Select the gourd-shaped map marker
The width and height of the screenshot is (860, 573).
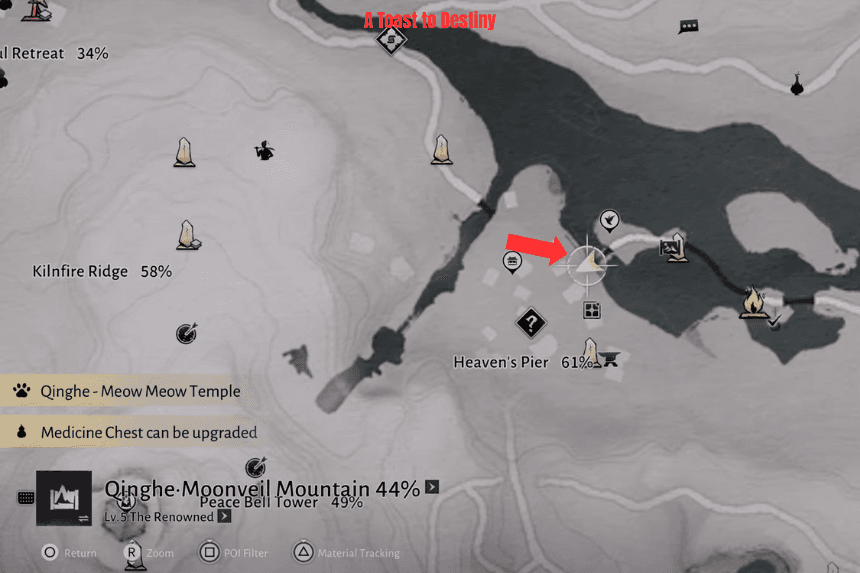tap(797, 84)
